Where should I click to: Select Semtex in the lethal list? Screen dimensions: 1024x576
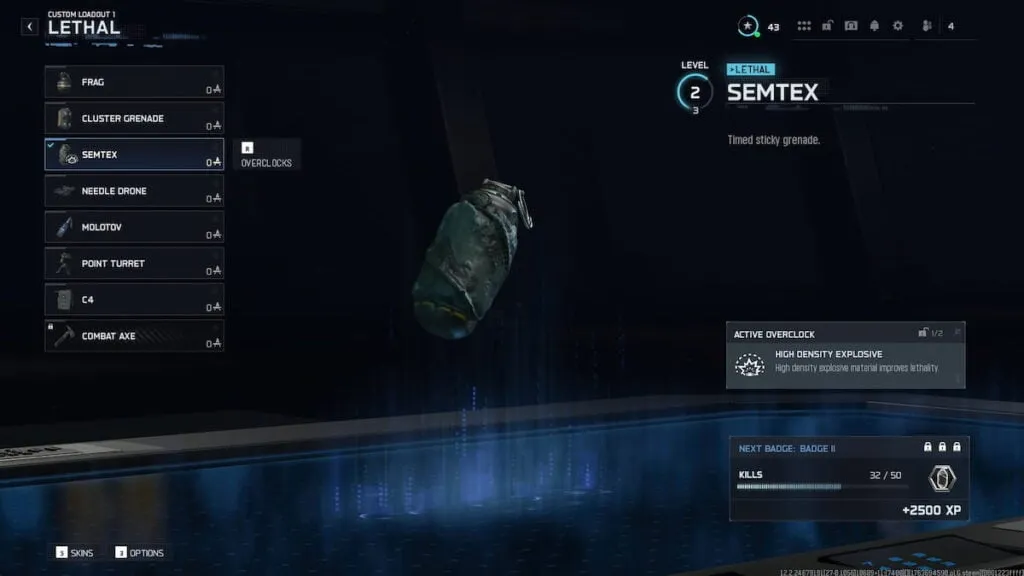pos(134,155)
